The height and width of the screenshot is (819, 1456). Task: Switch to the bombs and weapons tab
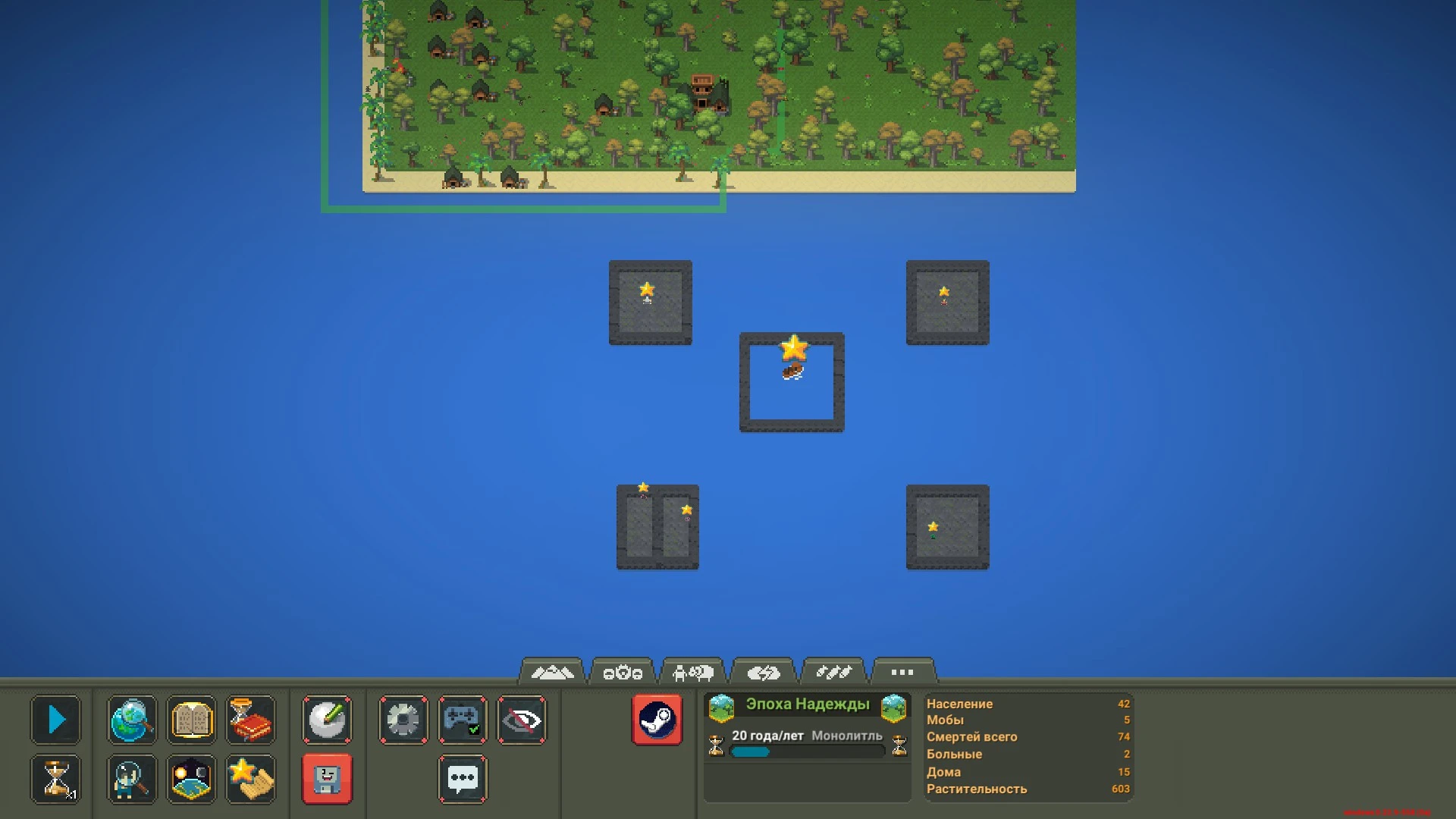(834, 670)
